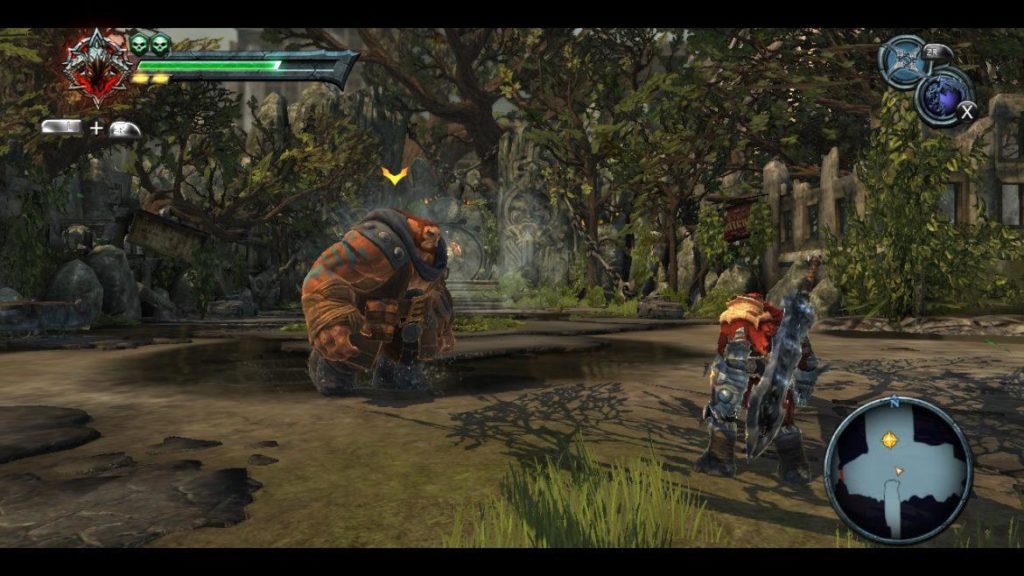Activate the dark purple ability orb

tap(942, 96)
